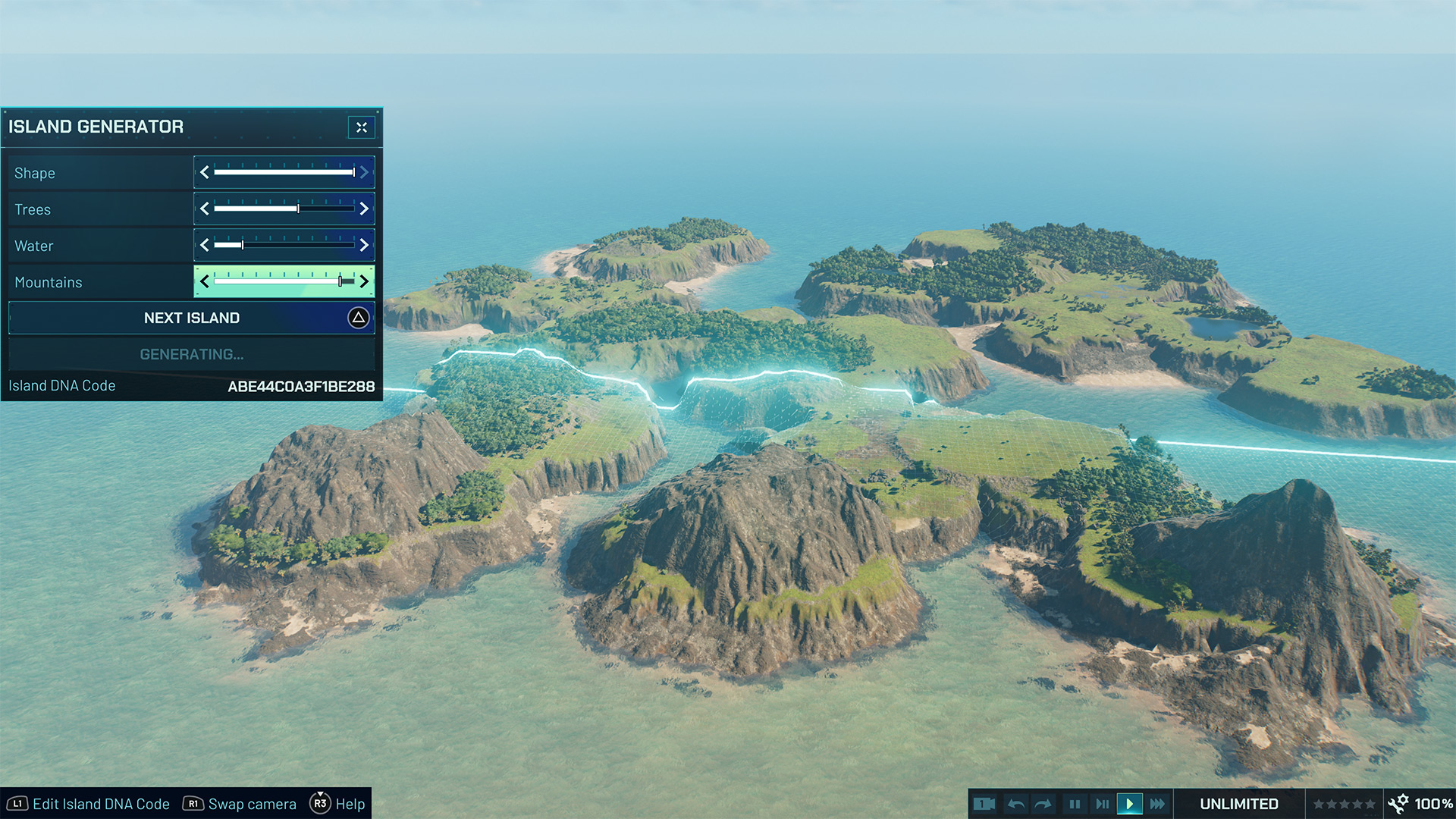Screen dimensions: 1456x819
Task: Increase Mountains with the right arrow
Action: [x=364, y=281]
